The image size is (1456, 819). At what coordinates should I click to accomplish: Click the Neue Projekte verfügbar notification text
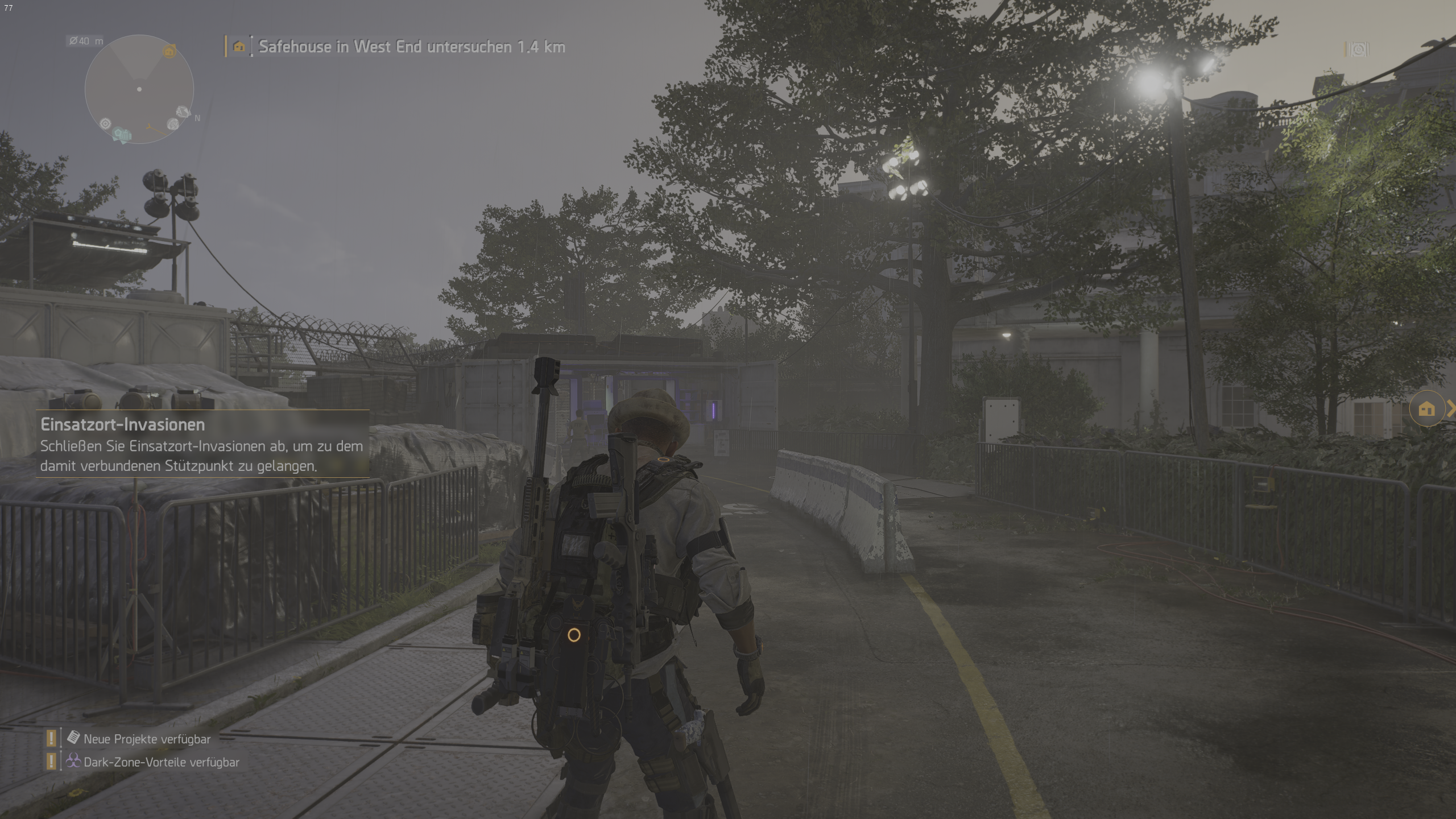click(146, 739)
